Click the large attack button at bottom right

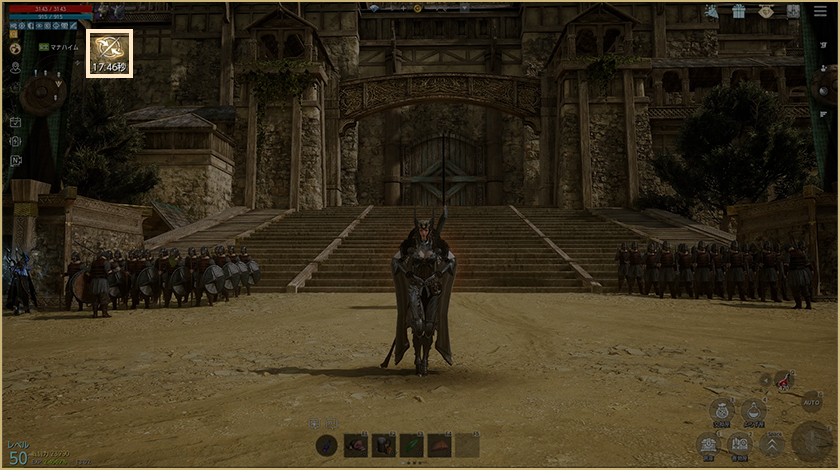point(812,441)
